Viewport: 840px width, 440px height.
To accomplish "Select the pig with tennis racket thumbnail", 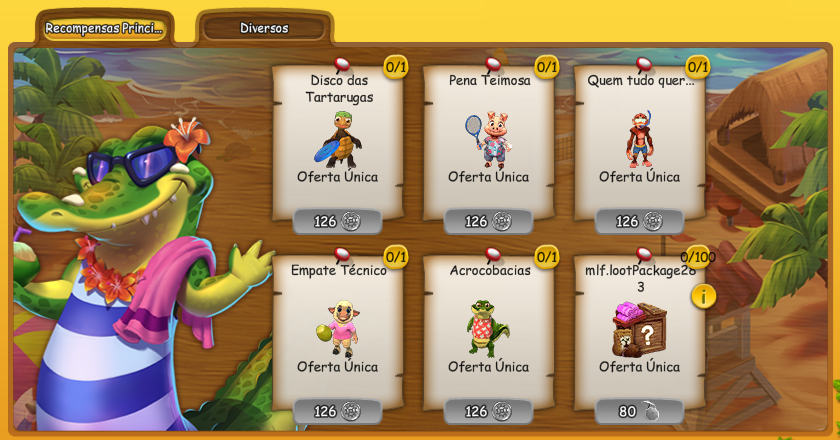I will pos(489,139).
